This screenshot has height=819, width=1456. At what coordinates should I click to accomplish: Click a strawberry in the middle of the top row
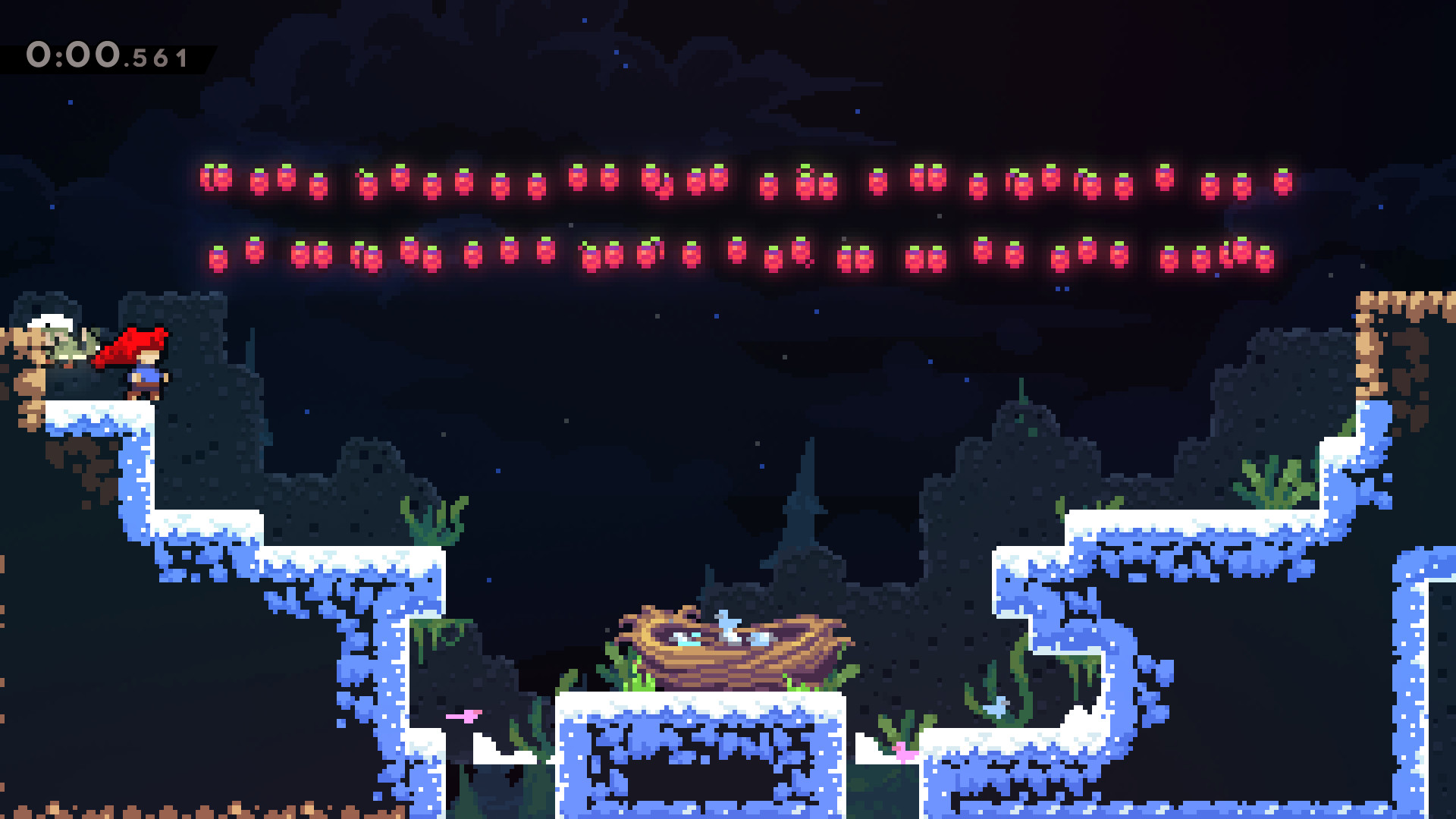click(x=768, y=184)
